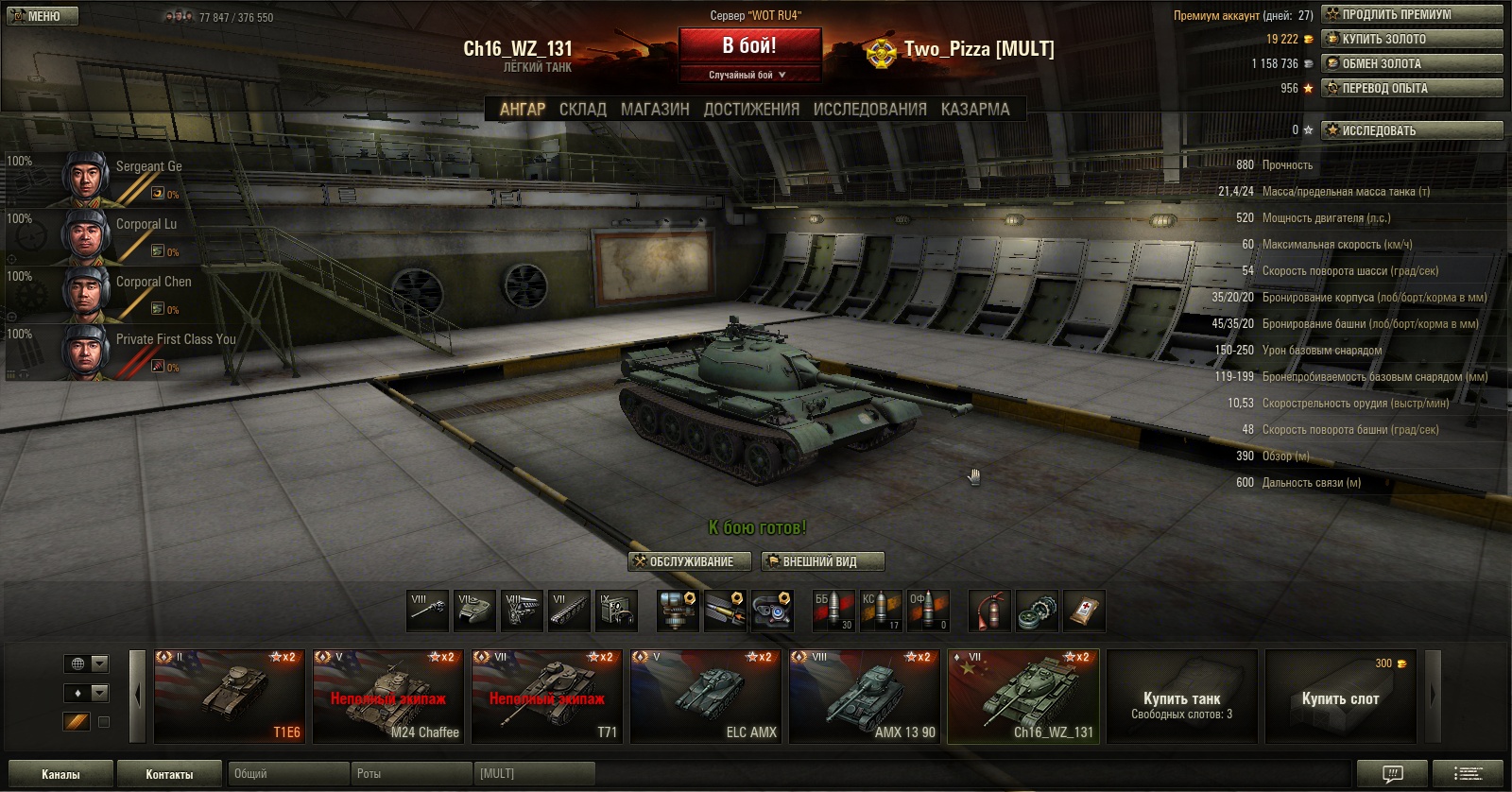Open the МЕНЮ button
This screenshot has height=792, width=1512.
43,16
